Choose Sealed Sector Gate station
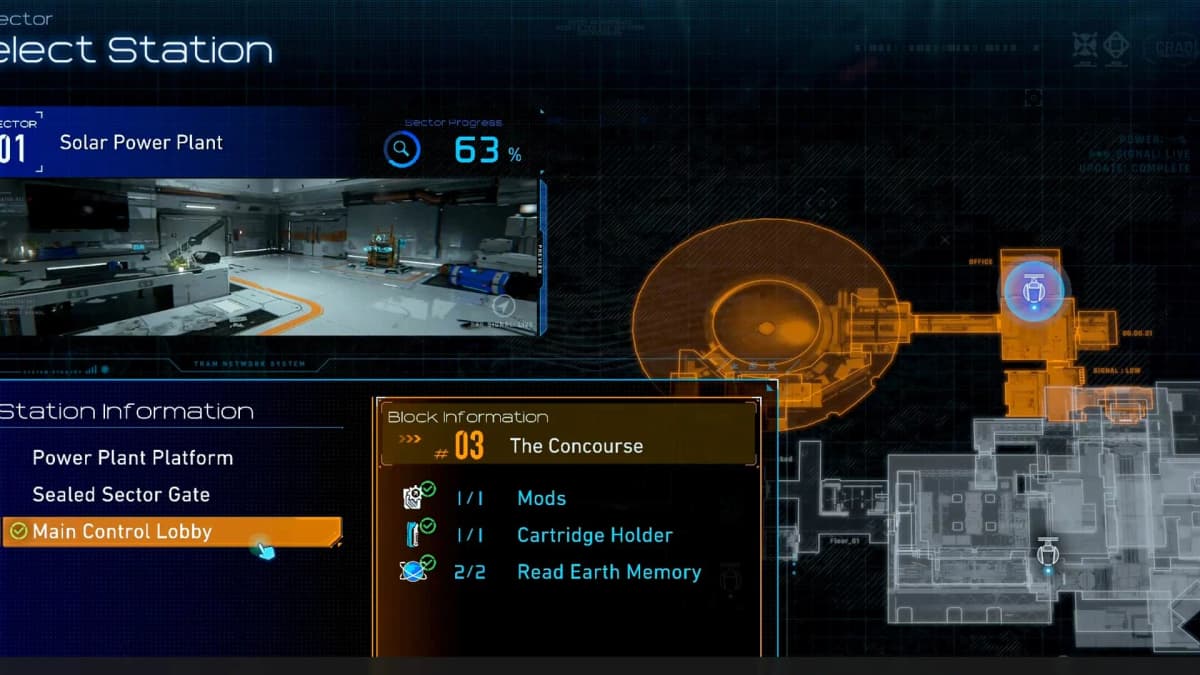This screenshot has width=1200, height=675. point(121,495)
